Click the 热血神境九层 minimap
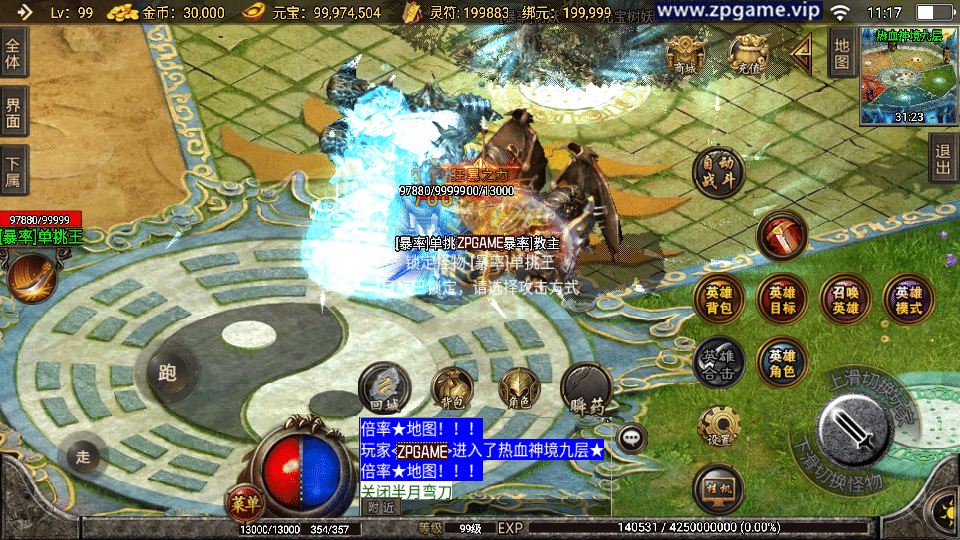This screenshot has height=540, width=960. (x=909, y=76)
